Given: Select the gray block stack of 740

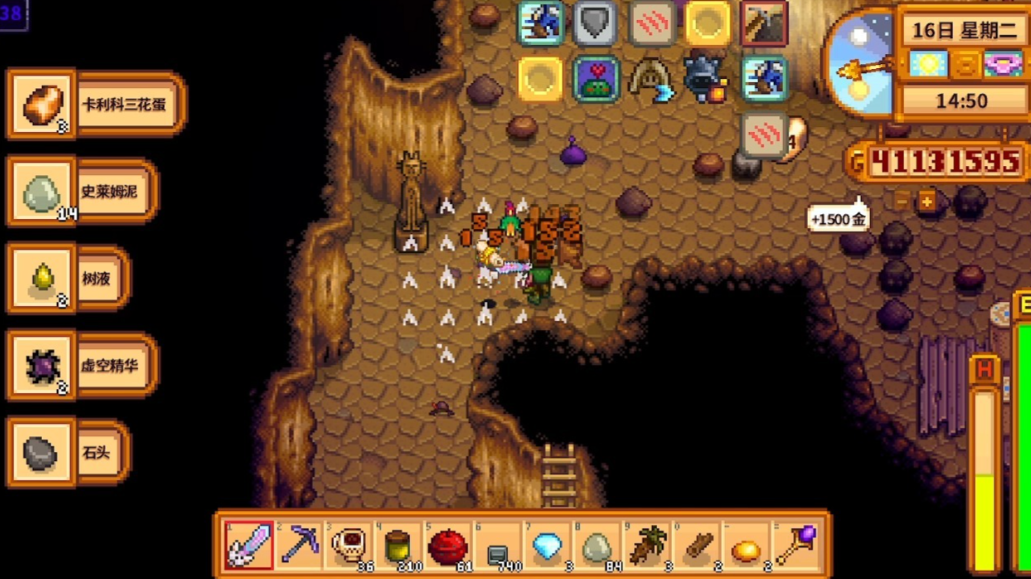Looking at the screenshot, I should (497, 545).
